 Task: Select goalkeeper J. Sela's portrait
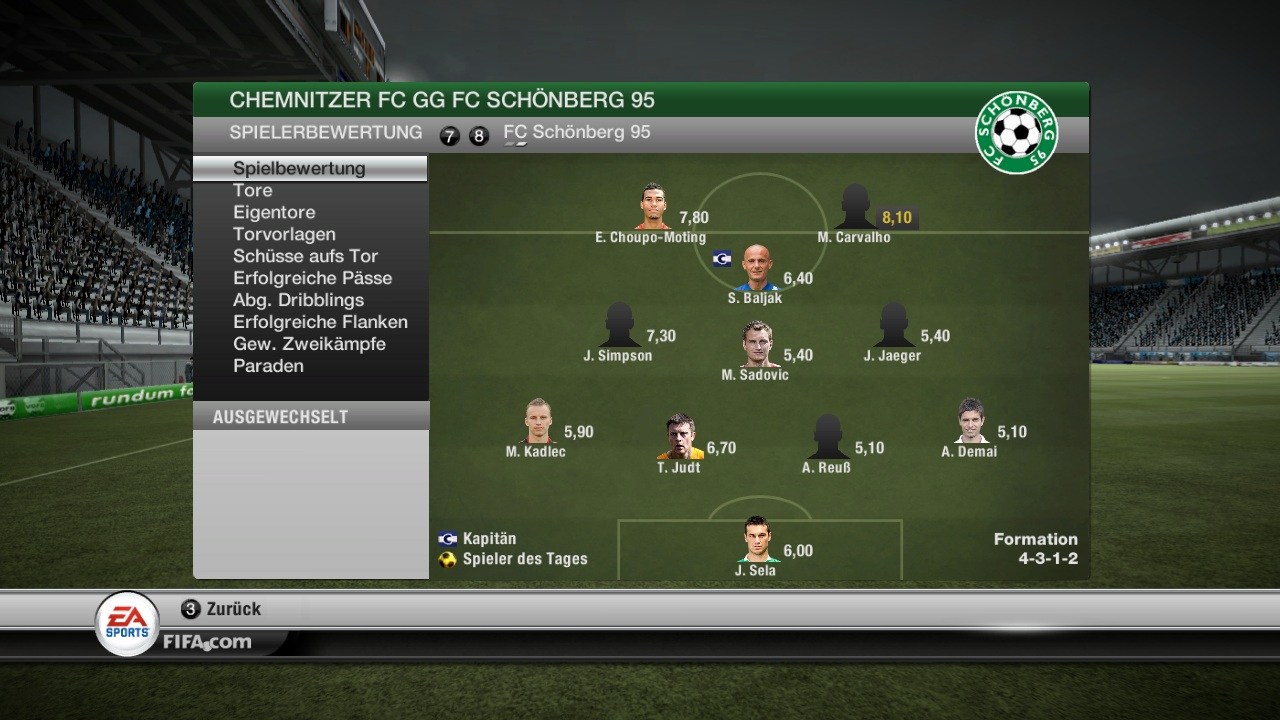757,541
